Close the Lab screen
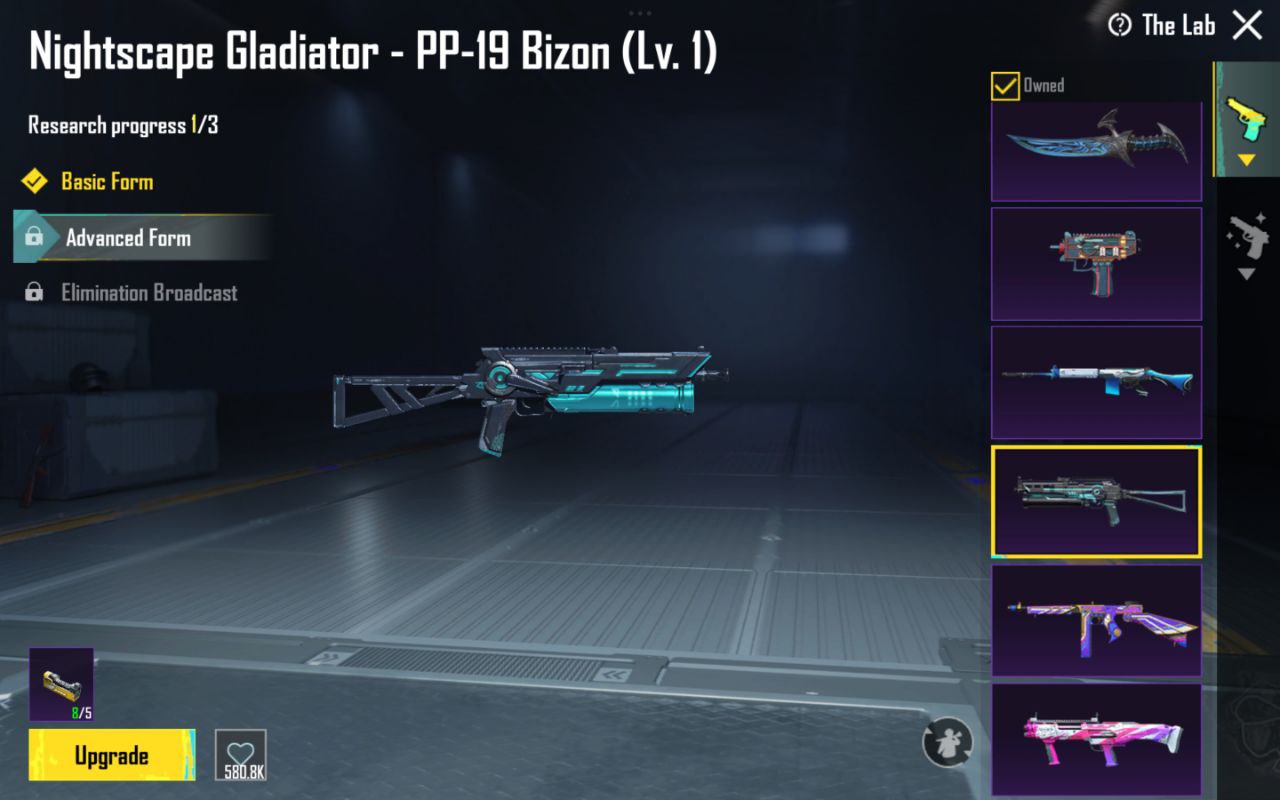 tap(1247, 25)
